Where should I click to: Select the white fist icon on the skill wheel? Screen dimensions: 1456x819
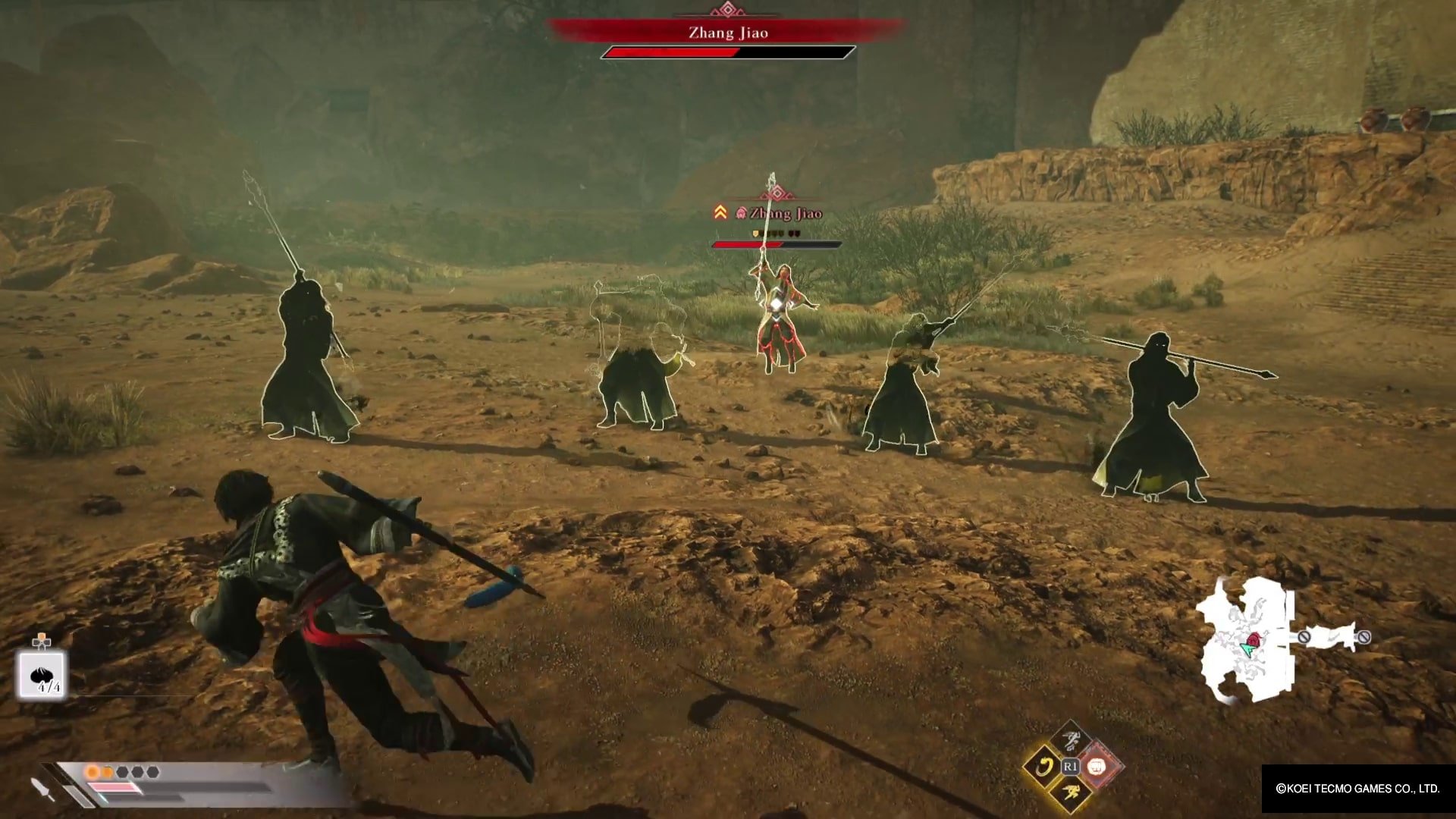[1097, 767]
